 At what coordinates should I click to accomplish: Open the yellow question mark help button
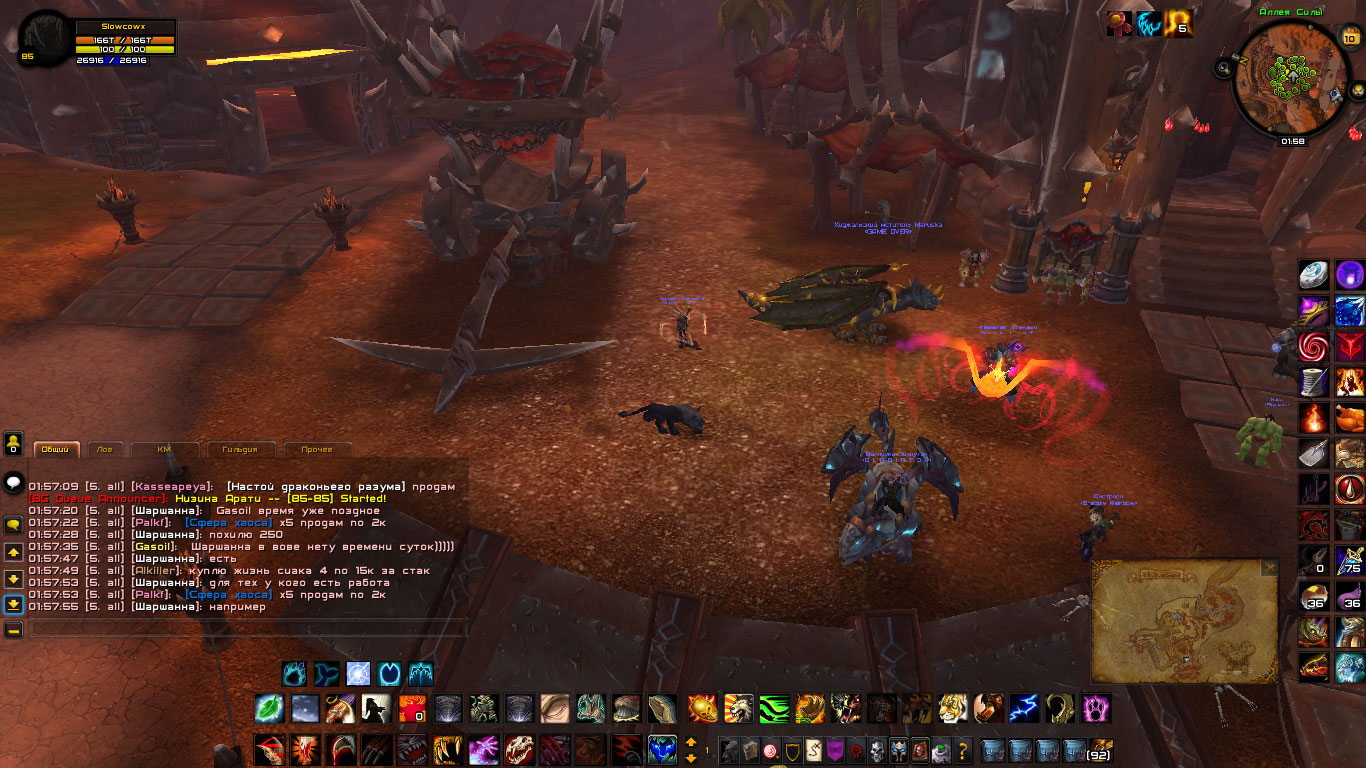coord(964,750)
